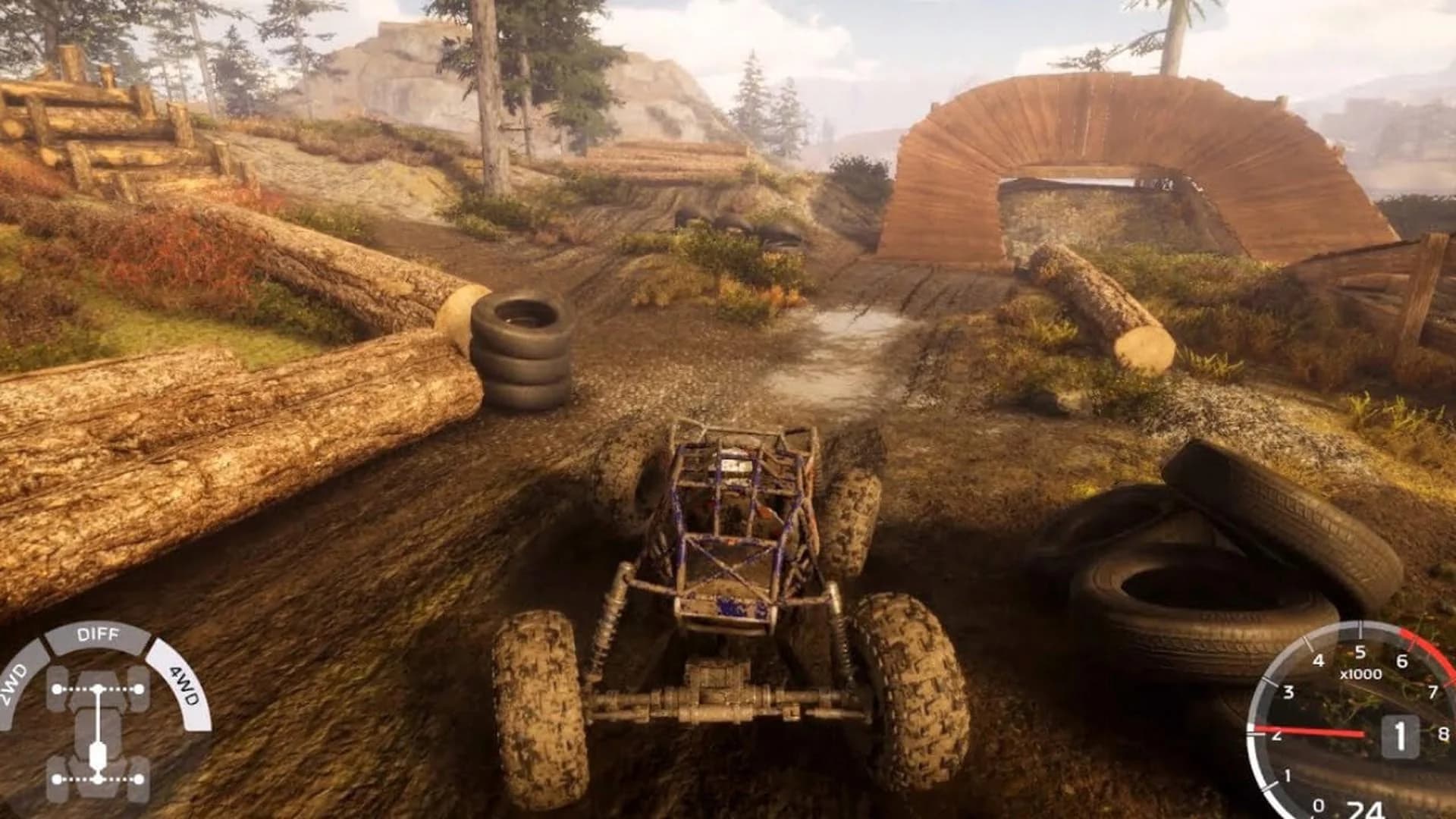Select the 2WD drive mode segment
This screenshot has width=1456, height=819.
tap(17, 684)
